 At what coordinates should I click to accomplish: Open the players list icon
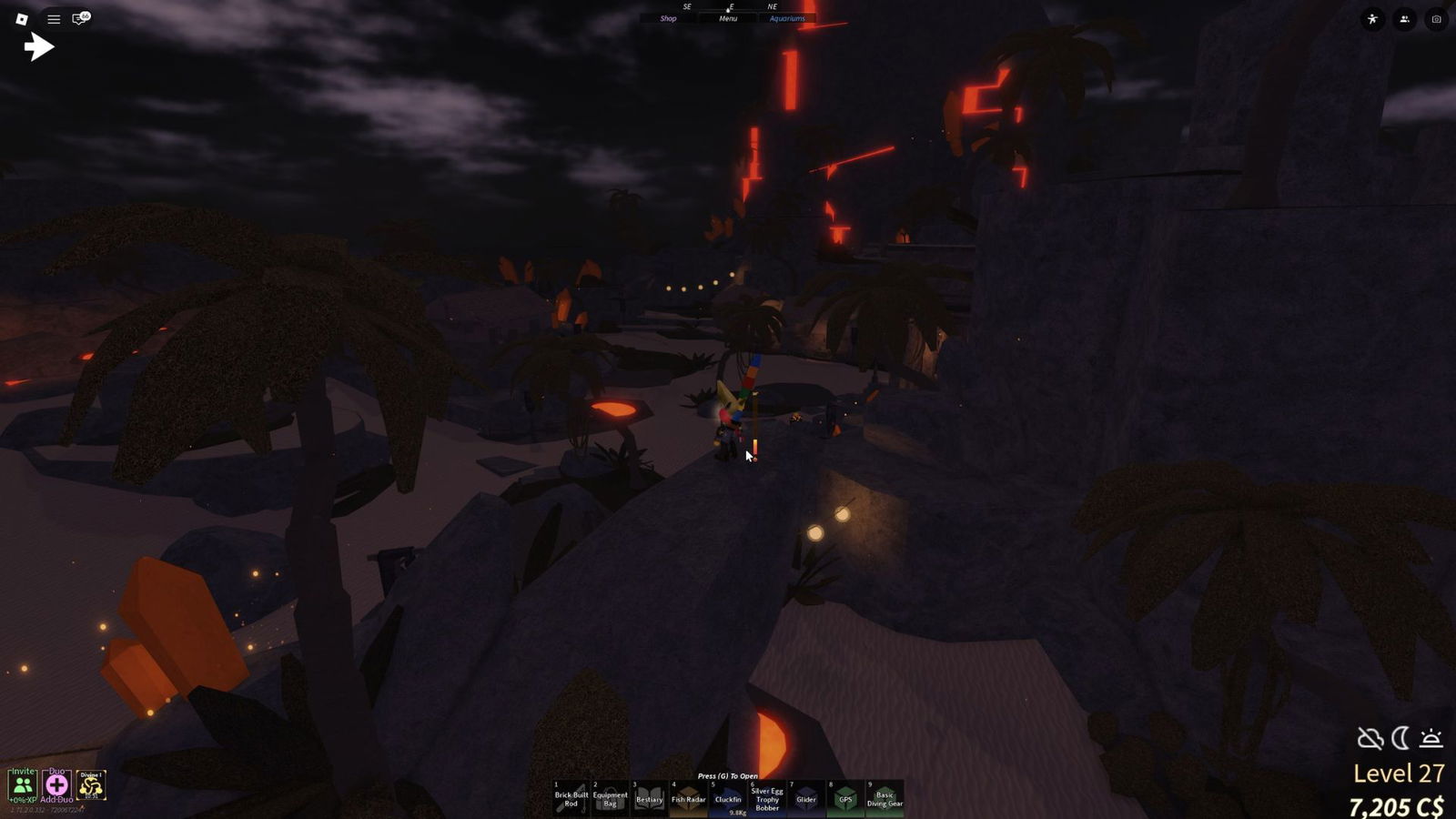point(1404,19)
